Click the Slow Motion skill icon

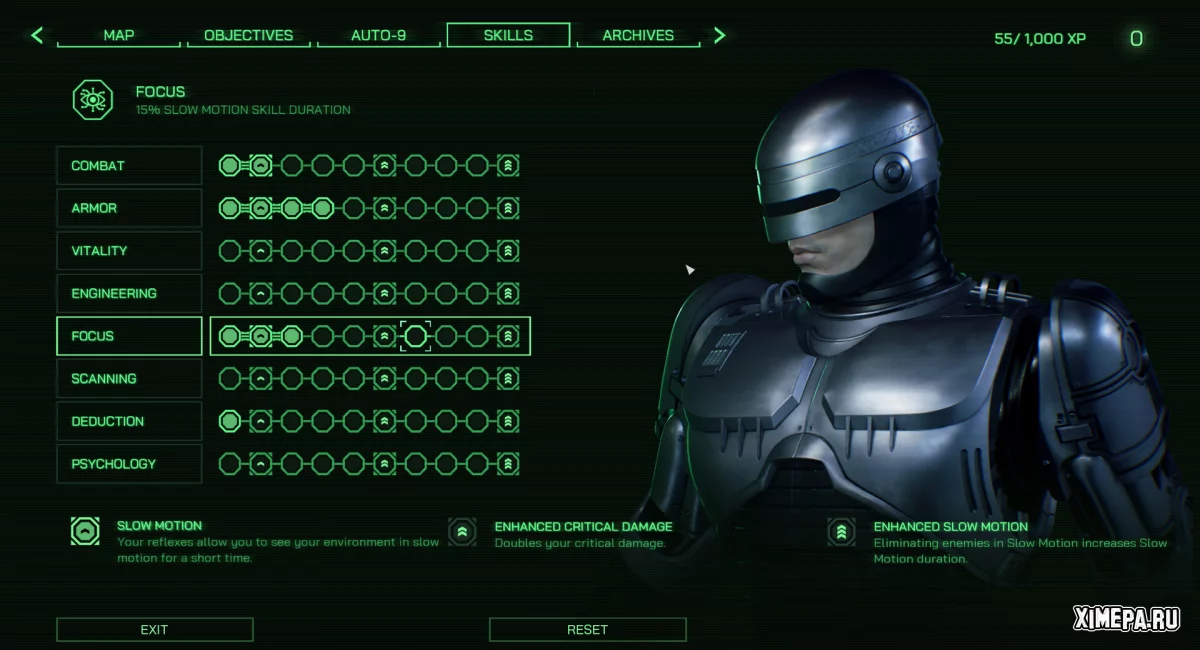(x=85, y=531)
